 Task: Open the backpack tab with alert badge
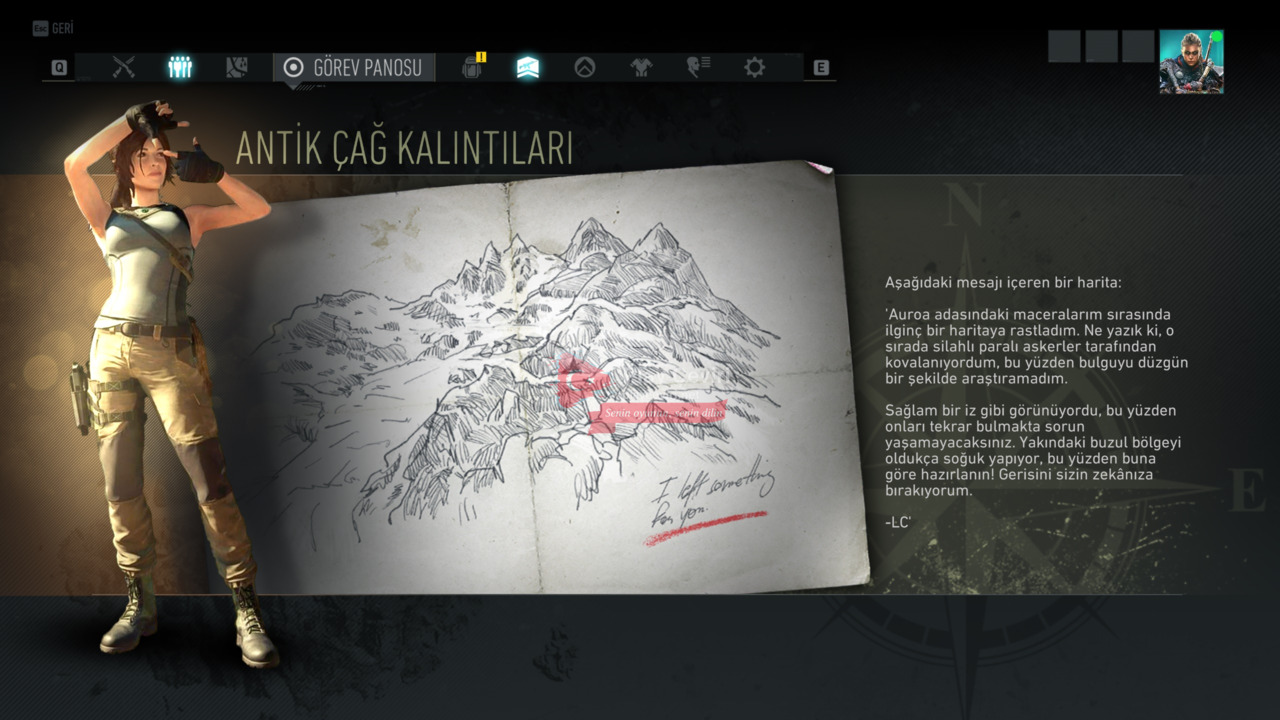[x=472, y=67]
